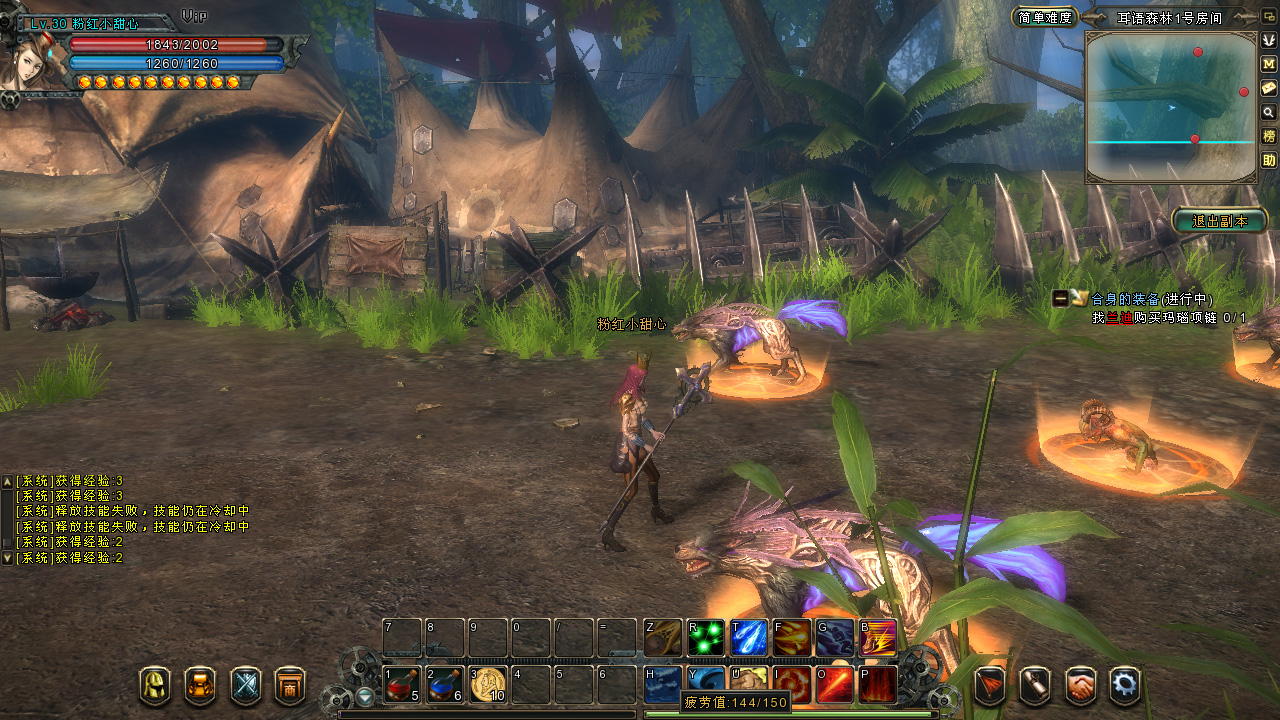Use the blue mana potion slot

[445, 685]
